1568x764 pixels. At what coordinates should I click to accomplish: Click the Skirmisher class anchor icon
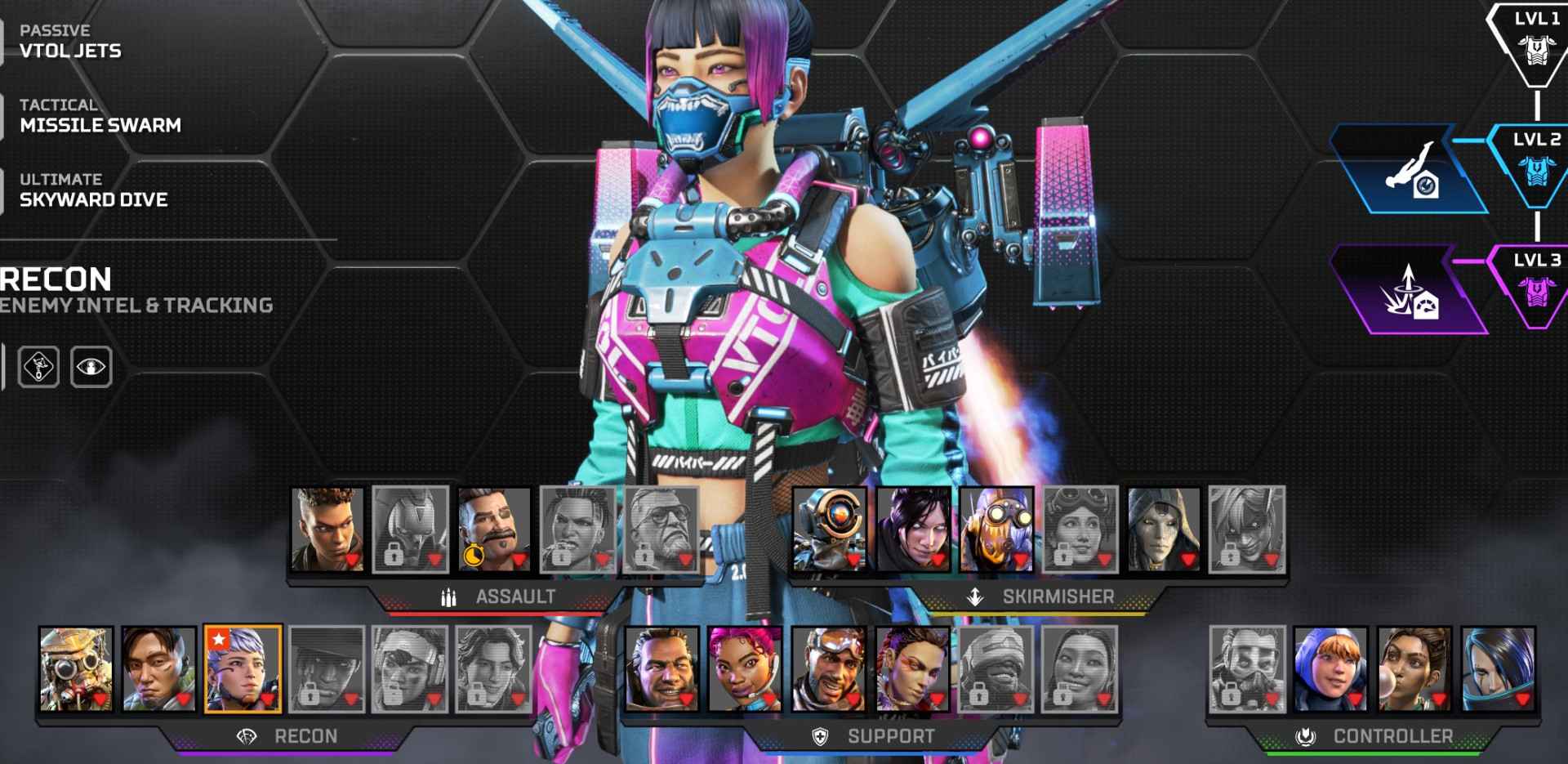pos(975,596)
